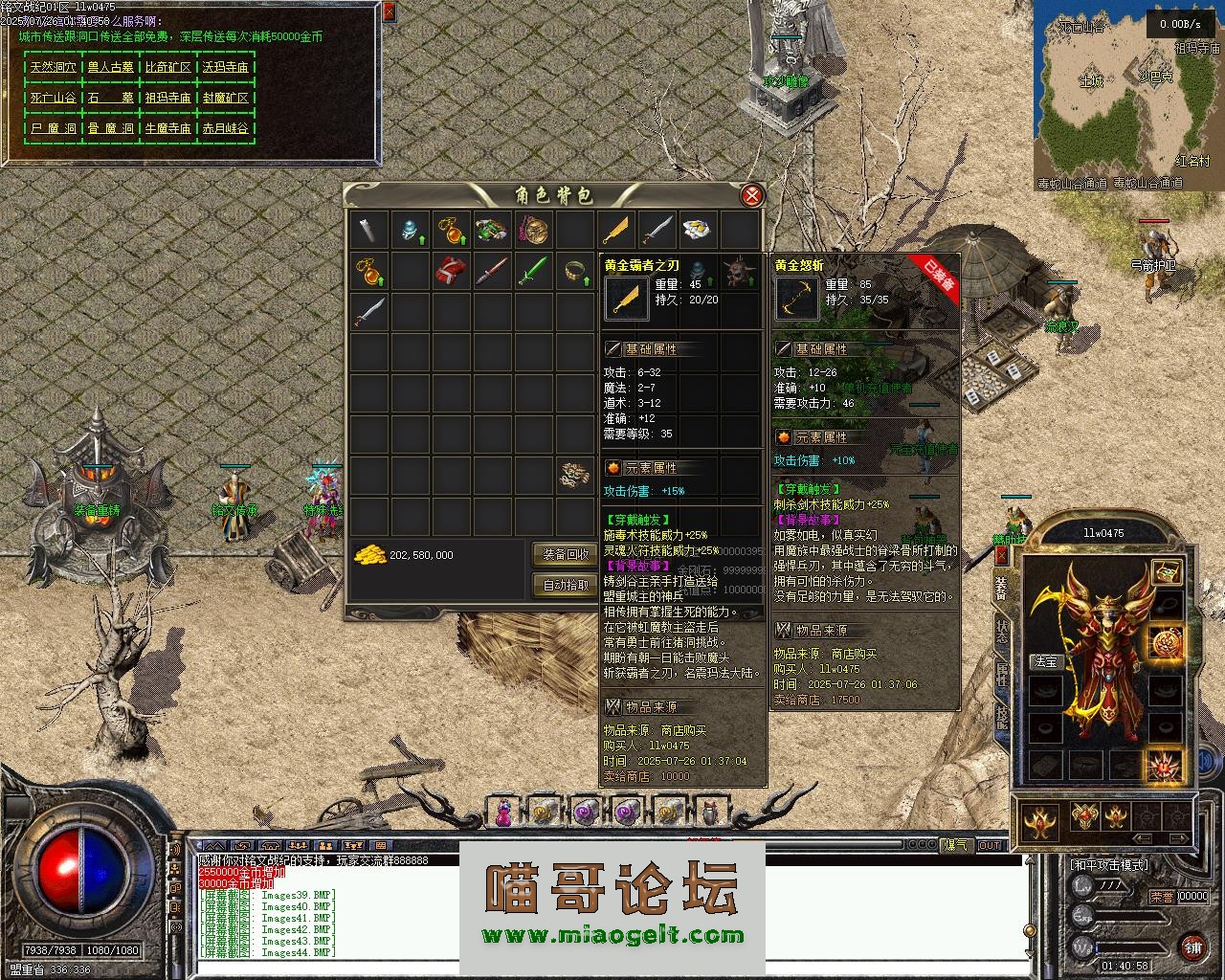Open the 技能 skills tab
Image resolution: width=1225 pixels, height=980 pixels.
[1001, 718]
